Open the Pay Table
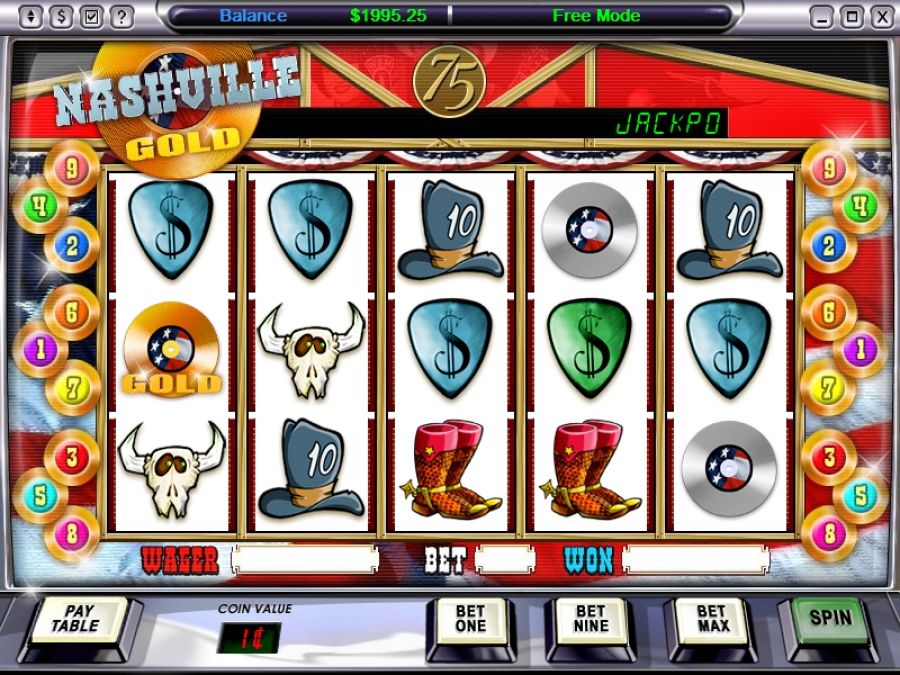 point(79,620)
